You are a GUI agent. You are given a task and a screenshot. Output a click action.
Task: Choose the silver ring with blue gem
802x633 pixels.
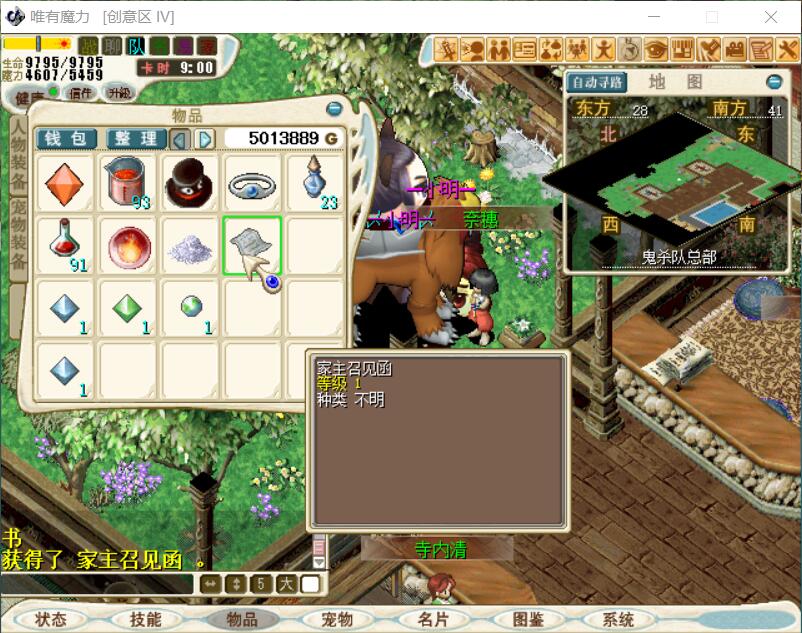pos(252,182)
